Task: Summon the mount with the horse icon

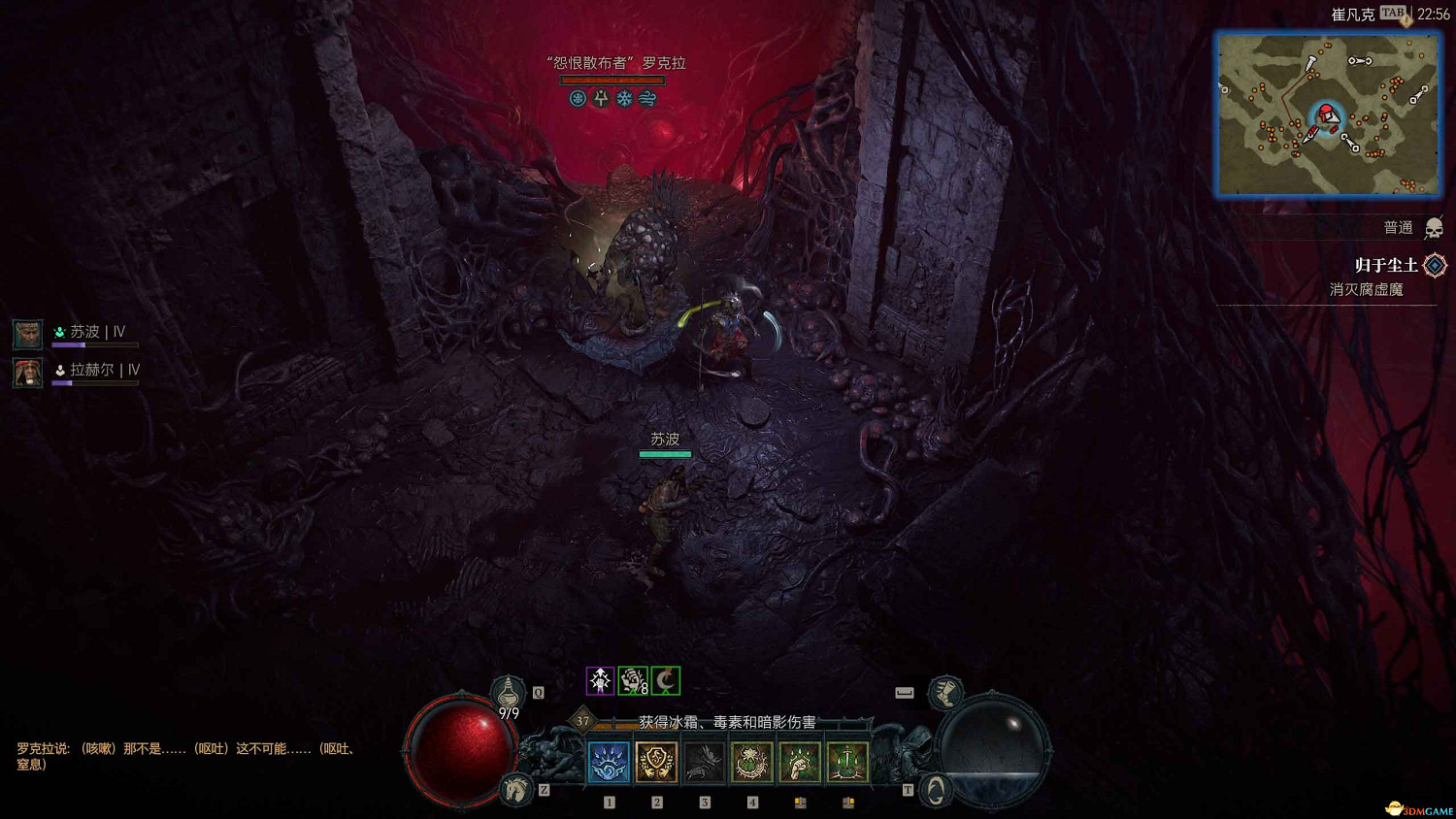Action: pyautogui.click(x=516, y=789)
